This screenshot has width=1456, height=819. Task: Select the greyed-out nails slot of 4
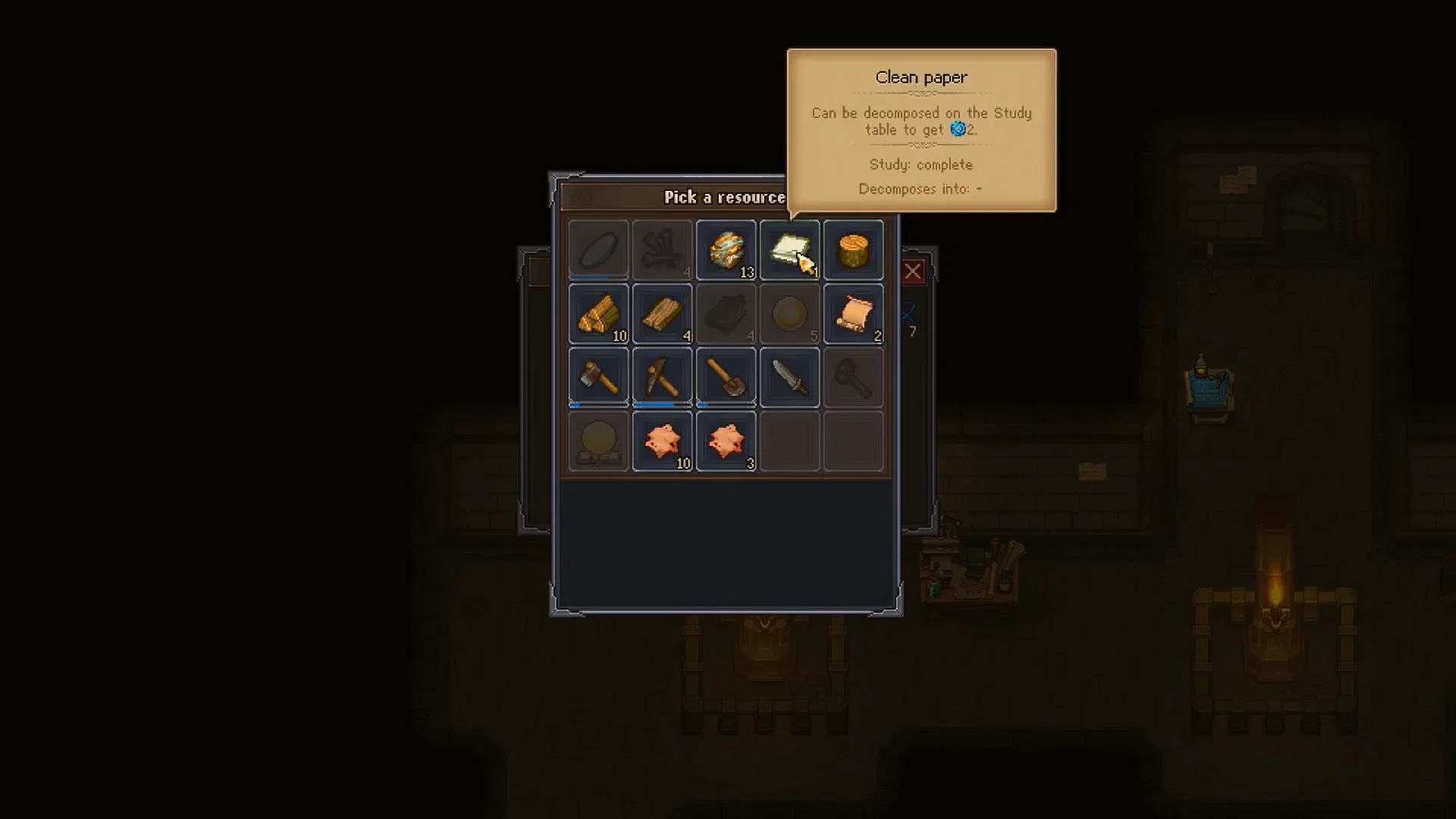tap(661, 250)
